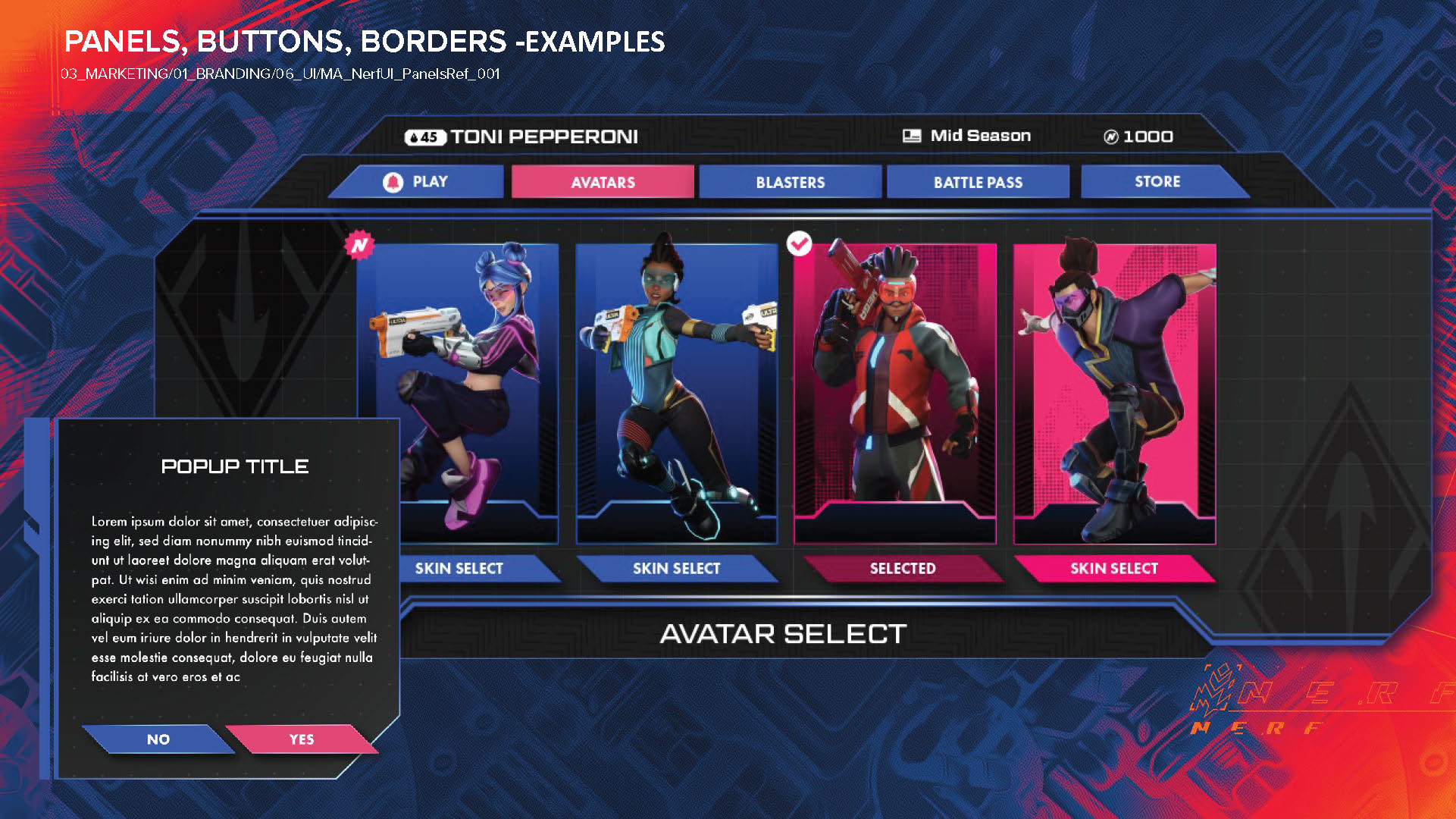Open the Mid Season indicator
The height and width of the screenshot is (819, 1456).
967,136
